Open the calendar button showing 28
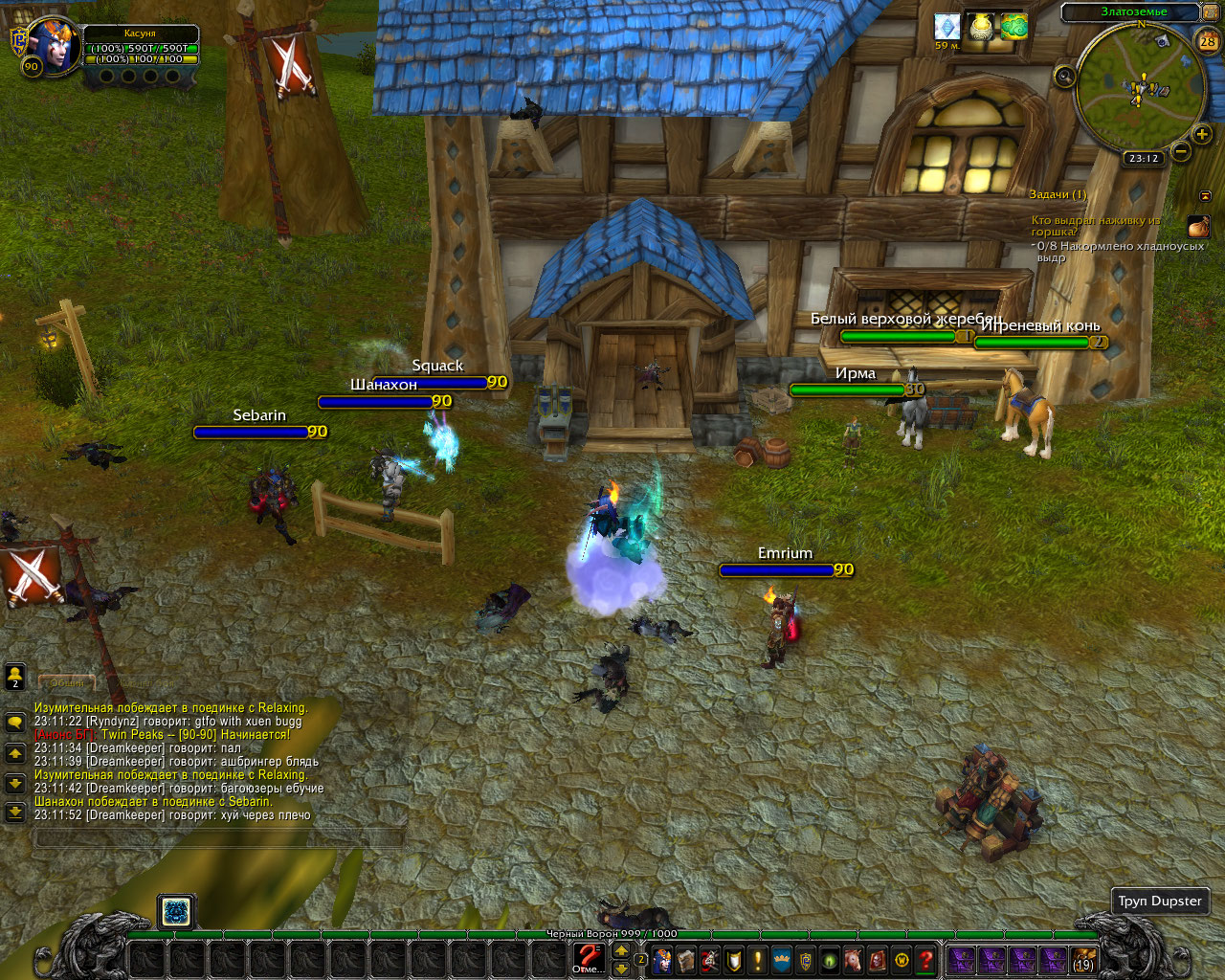Image resolution: width=1225 pixels, height=980 pixels. (x=1208, y=40)
